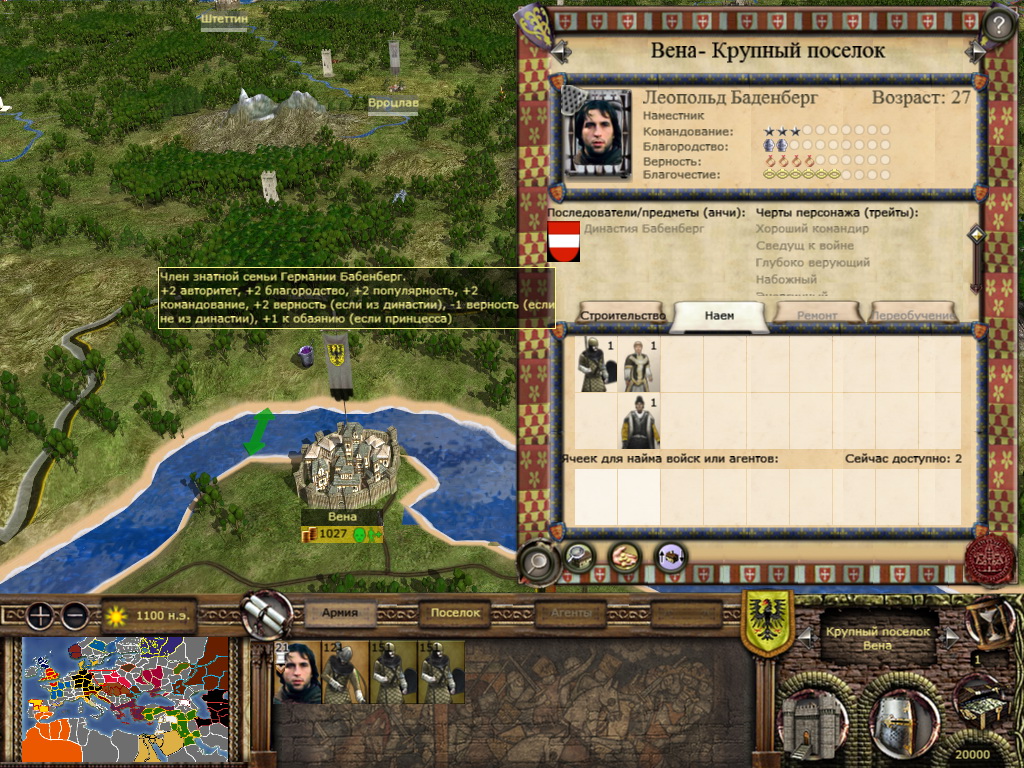The width and height of the screenshot is (1024, 768).
Task: Click Leopold Babenberg's portrait in the panel
Action: click(x=597, y=130)
